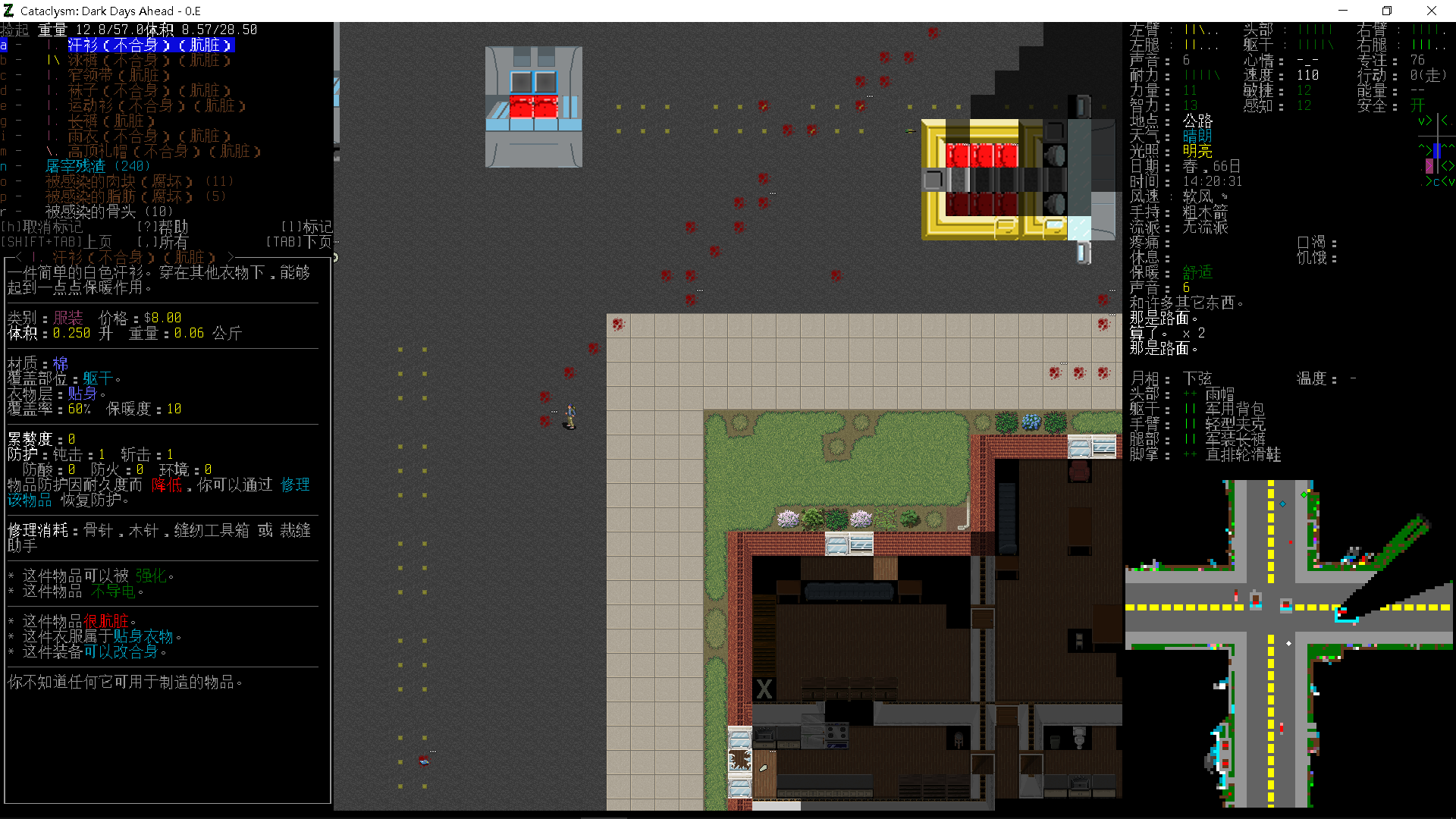Click the yellow school bus on the map

[x=986, y=178]
